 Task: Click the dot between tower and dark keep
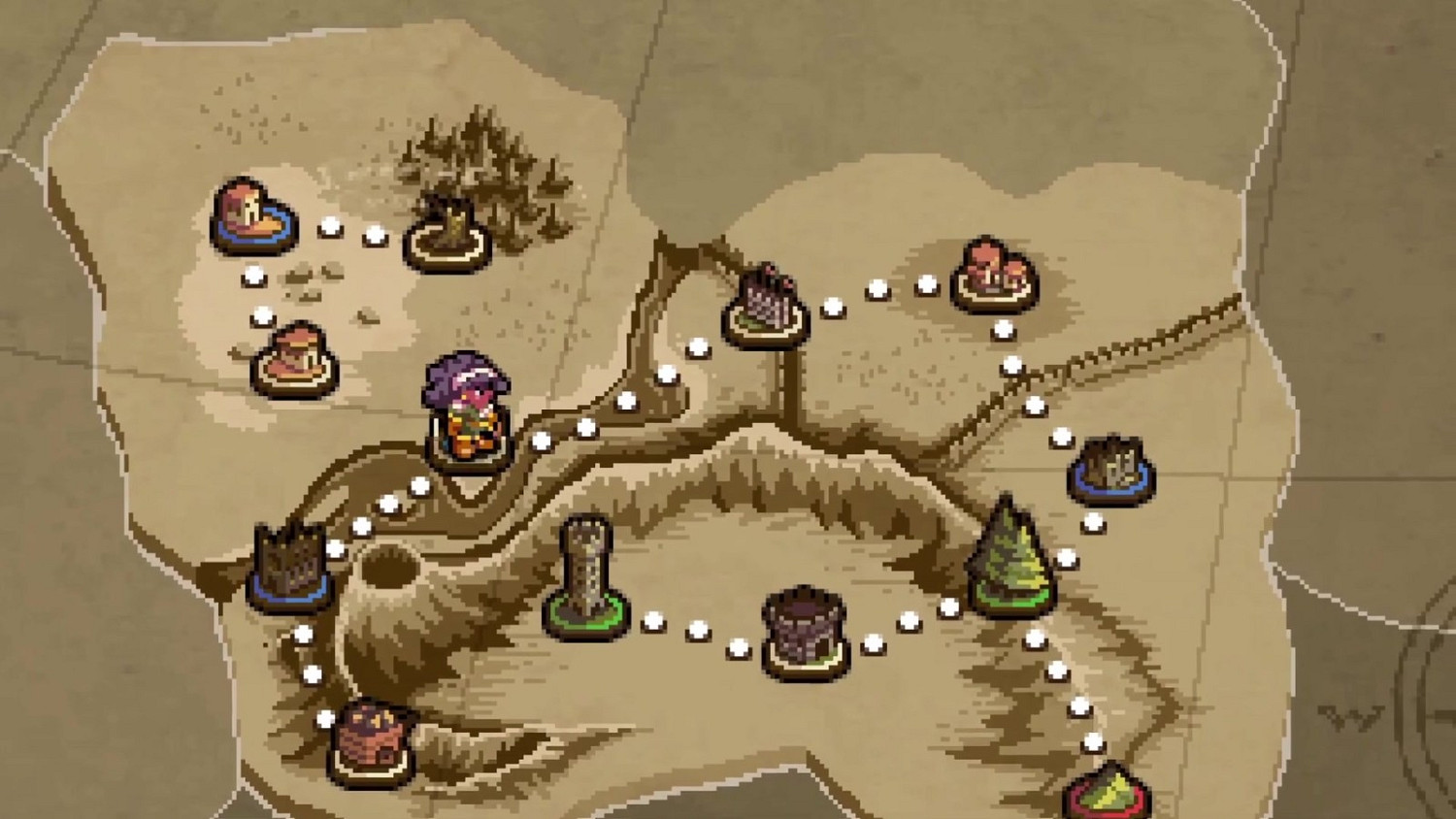click(699, 631)
